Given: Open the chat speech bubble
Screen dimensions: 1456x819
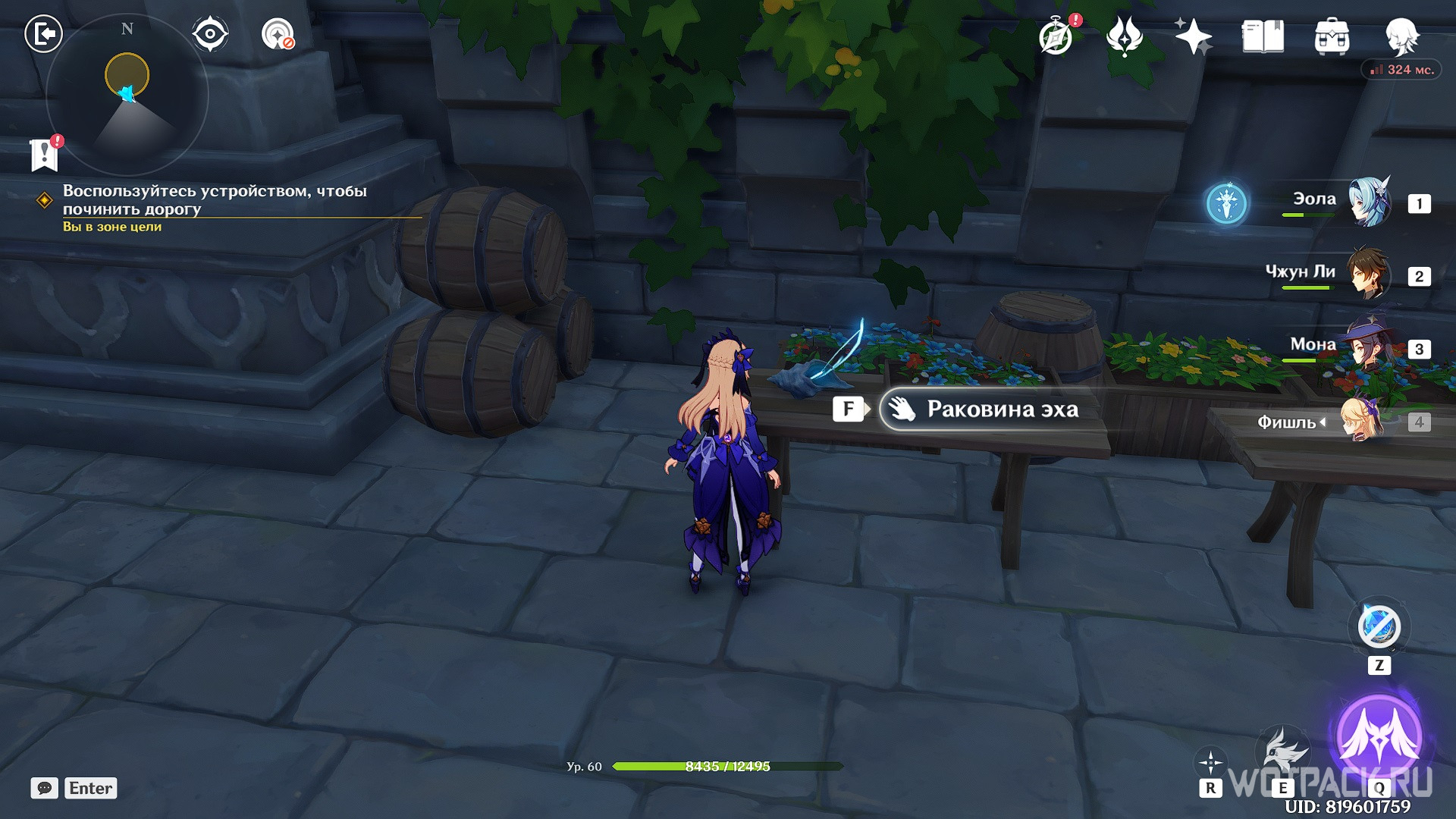Looking at the screenshot, I should 45,788.
